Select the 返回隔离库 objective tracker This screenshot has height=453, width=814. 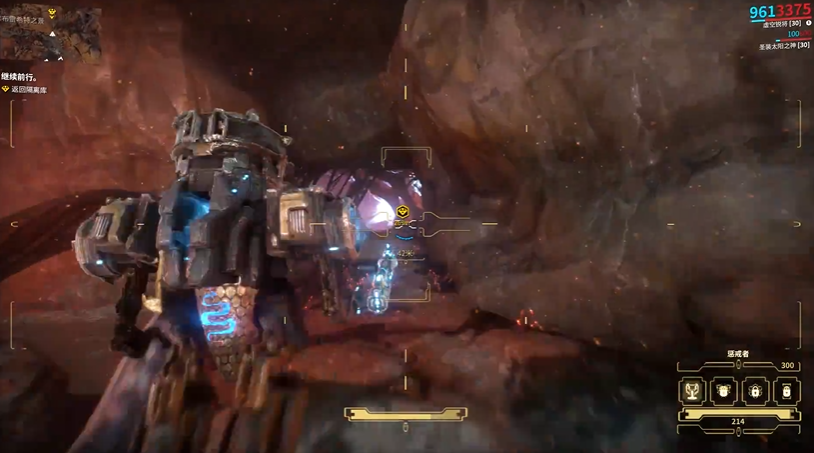(x=28, y=90)
